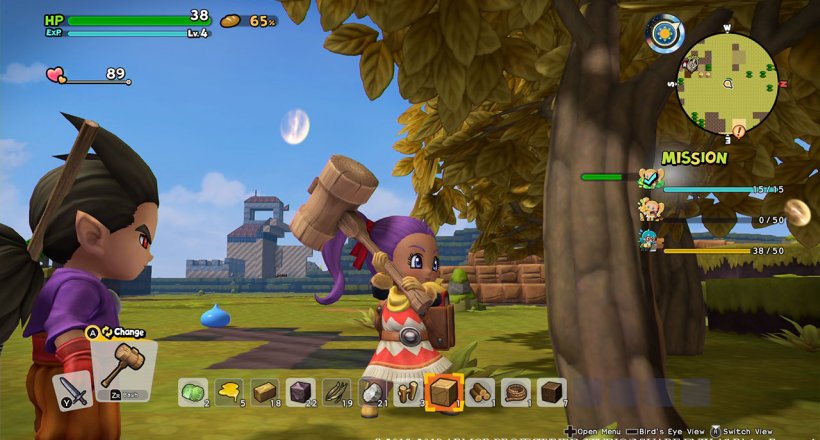Click the bread hunger icon

pos(231,21)
